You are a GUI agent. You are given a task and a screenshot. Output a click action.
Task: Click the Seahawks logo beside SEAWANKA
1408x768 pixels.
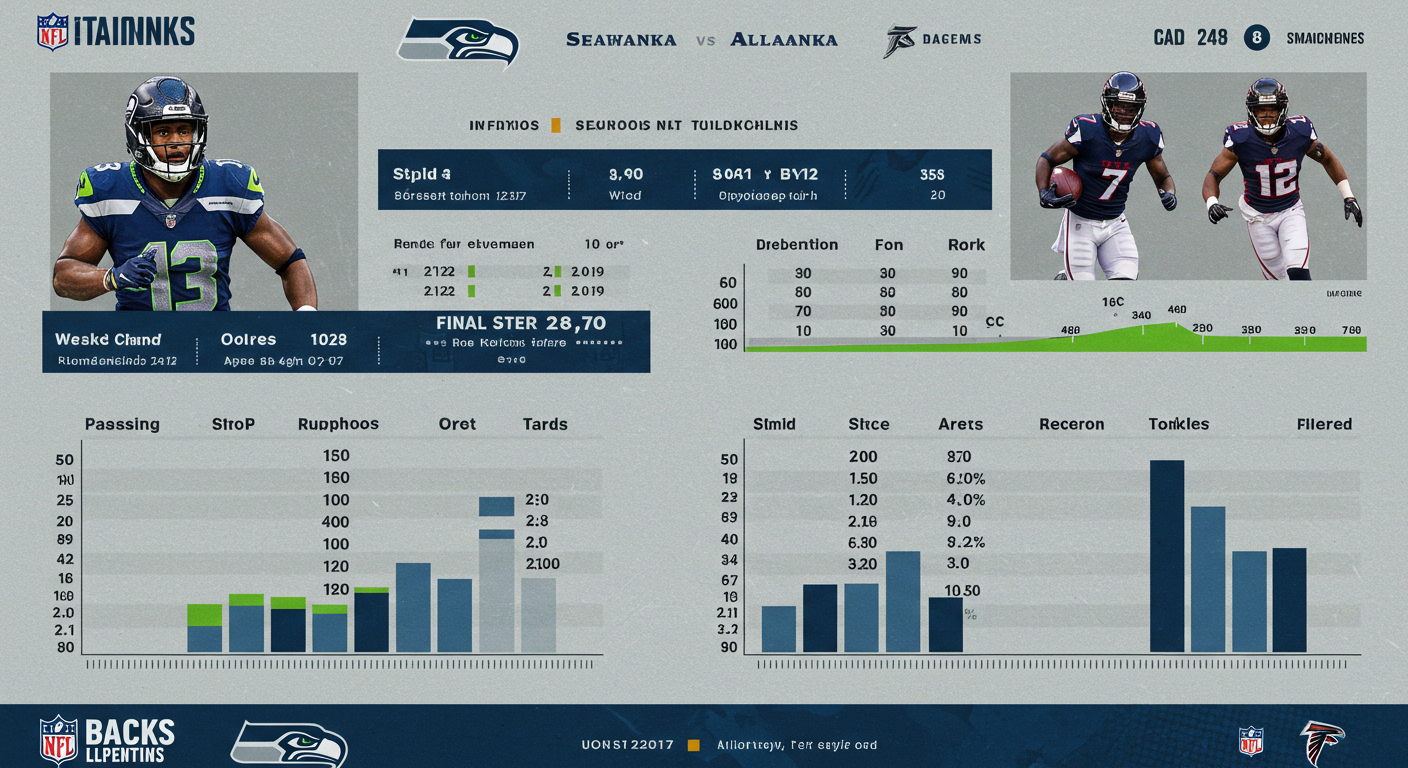point(459,42)
